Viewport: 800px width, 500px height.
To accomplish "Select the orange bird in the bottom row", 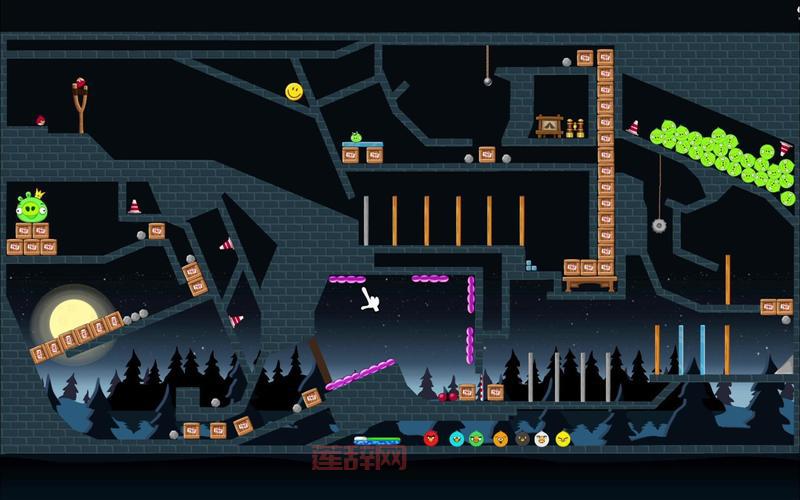I will pos(500,438).
